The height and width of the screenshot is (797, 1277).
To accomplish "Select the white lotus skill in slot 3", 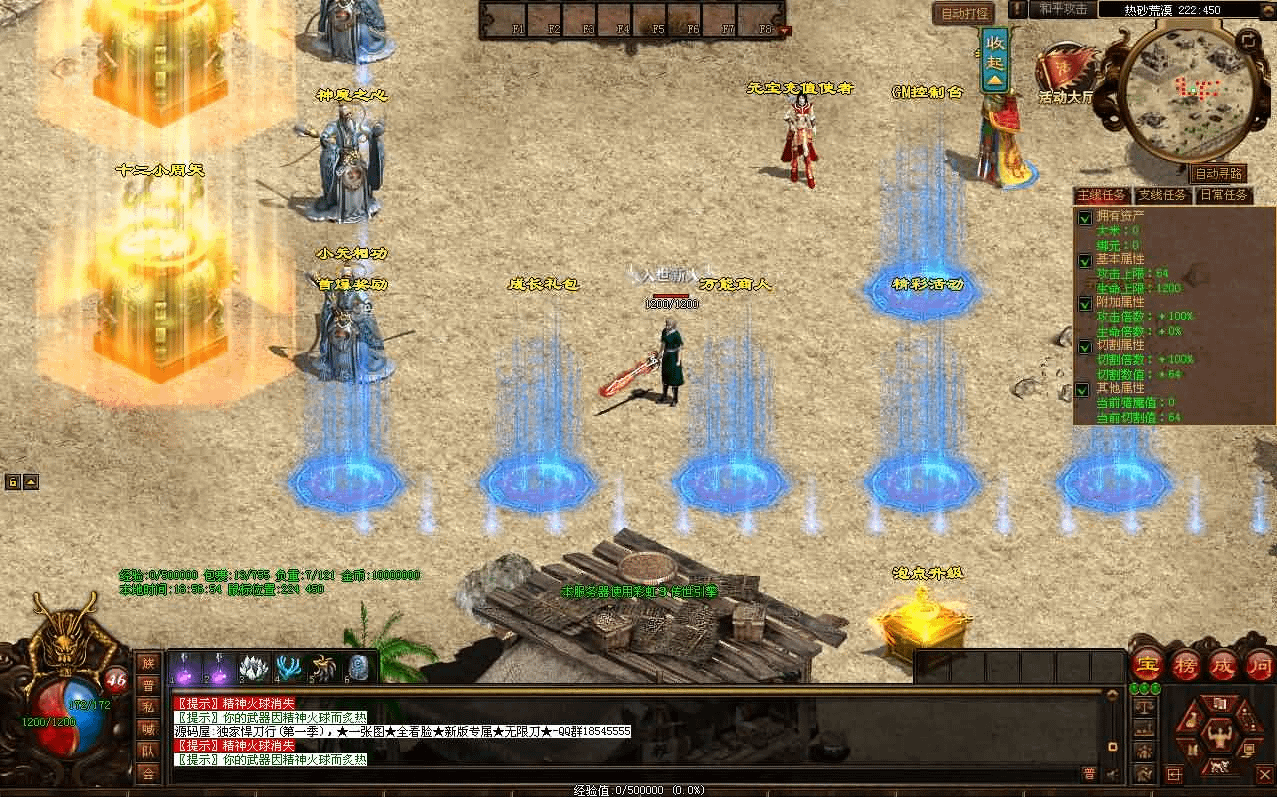I will 254,669.
